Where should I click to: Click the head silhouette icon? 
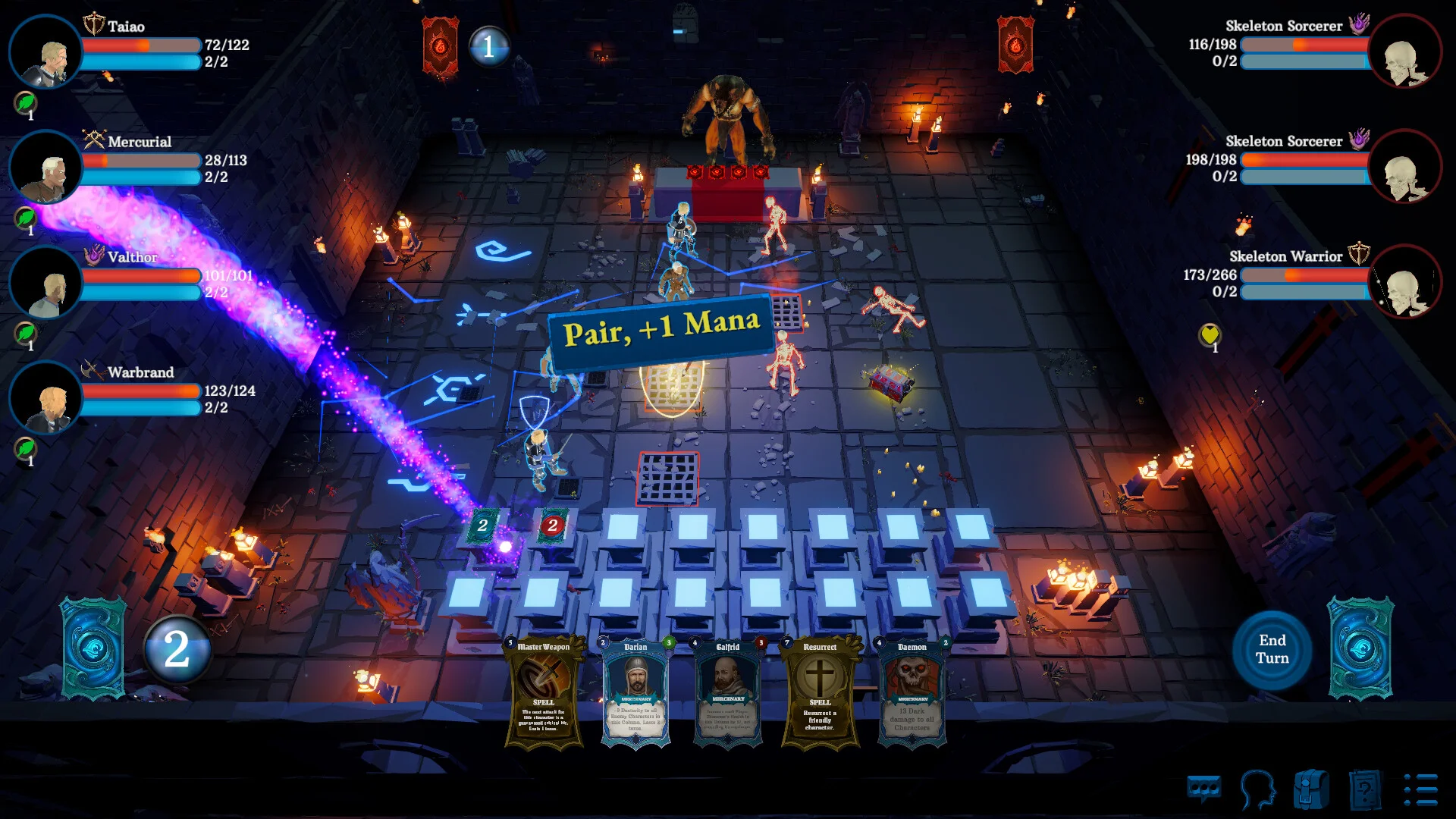[x=1257, y=790]
